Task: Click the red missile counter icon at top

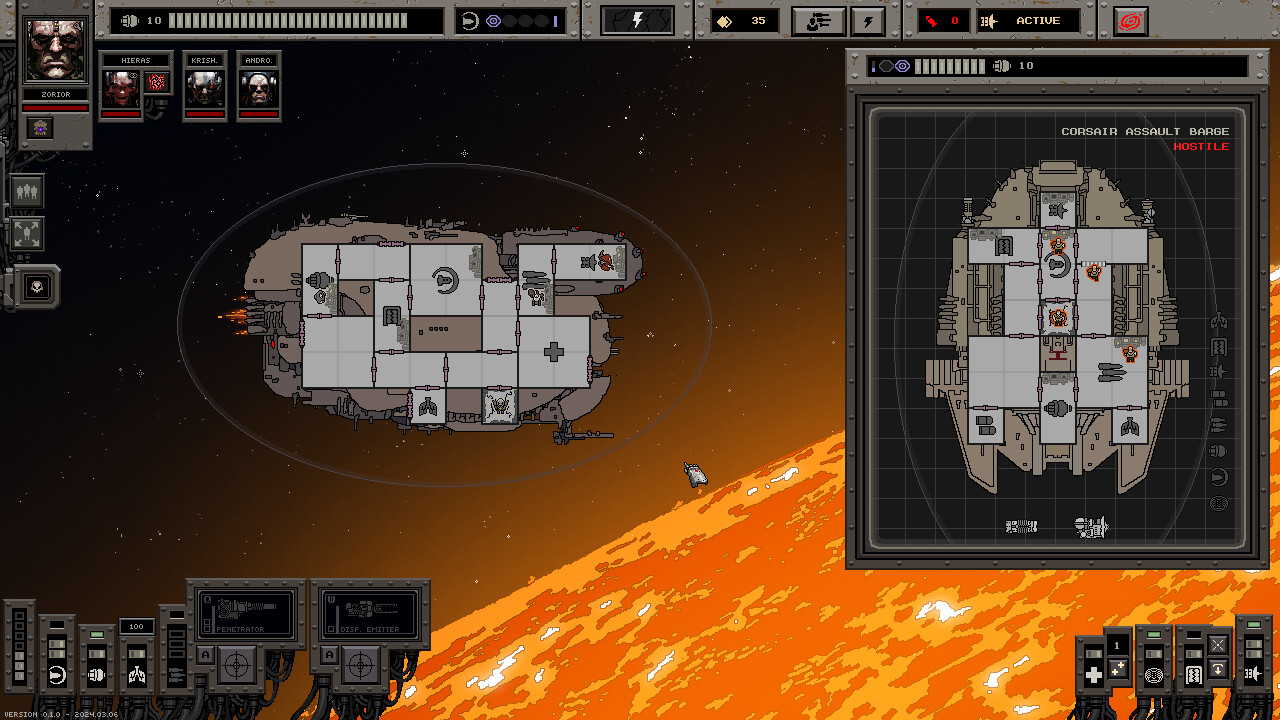Action: pos(930,20)
